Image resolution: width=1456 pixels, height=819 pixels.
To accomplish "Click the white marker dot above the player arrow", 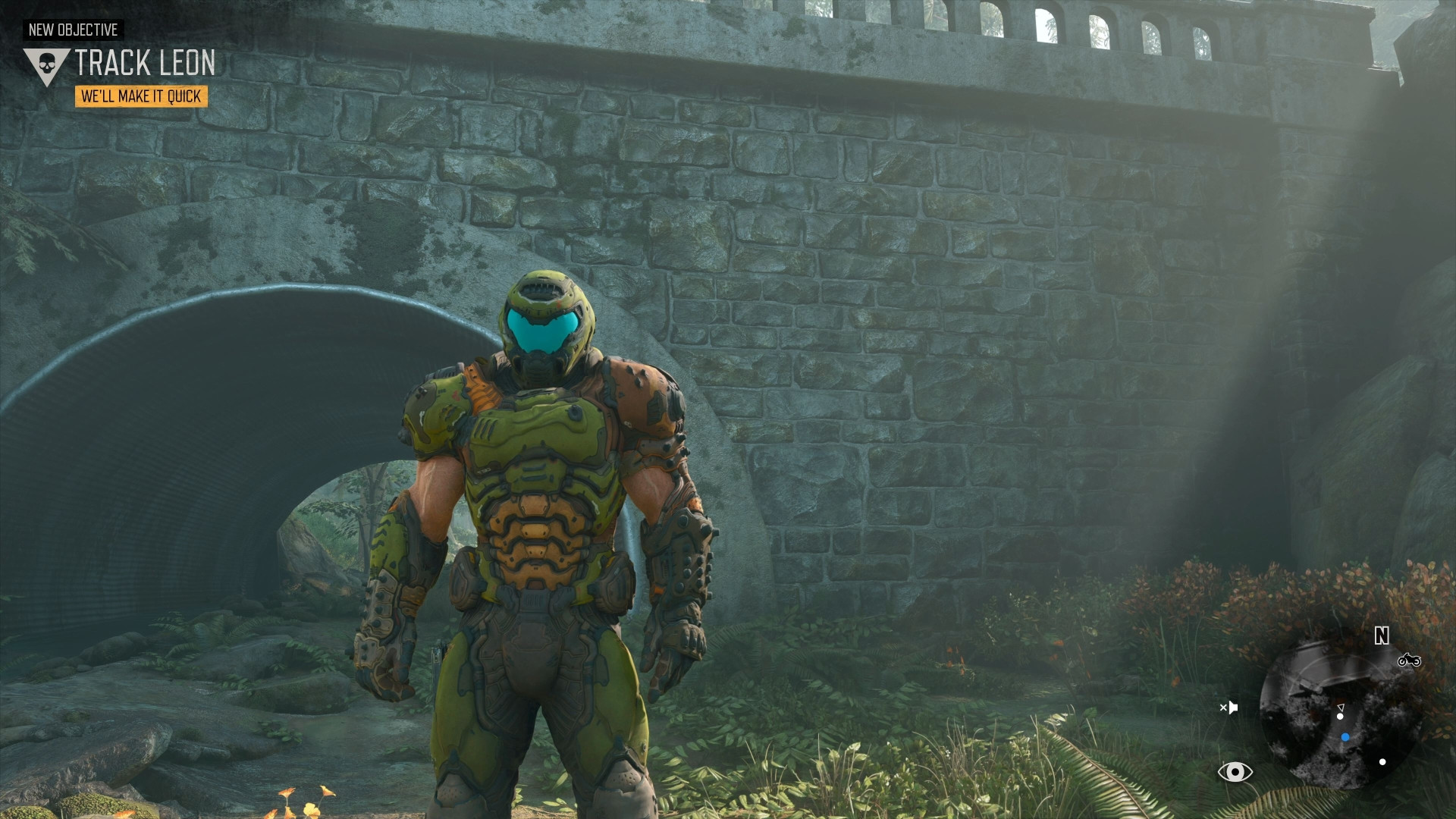I will pyautogui.click(x=1340, y=717).
